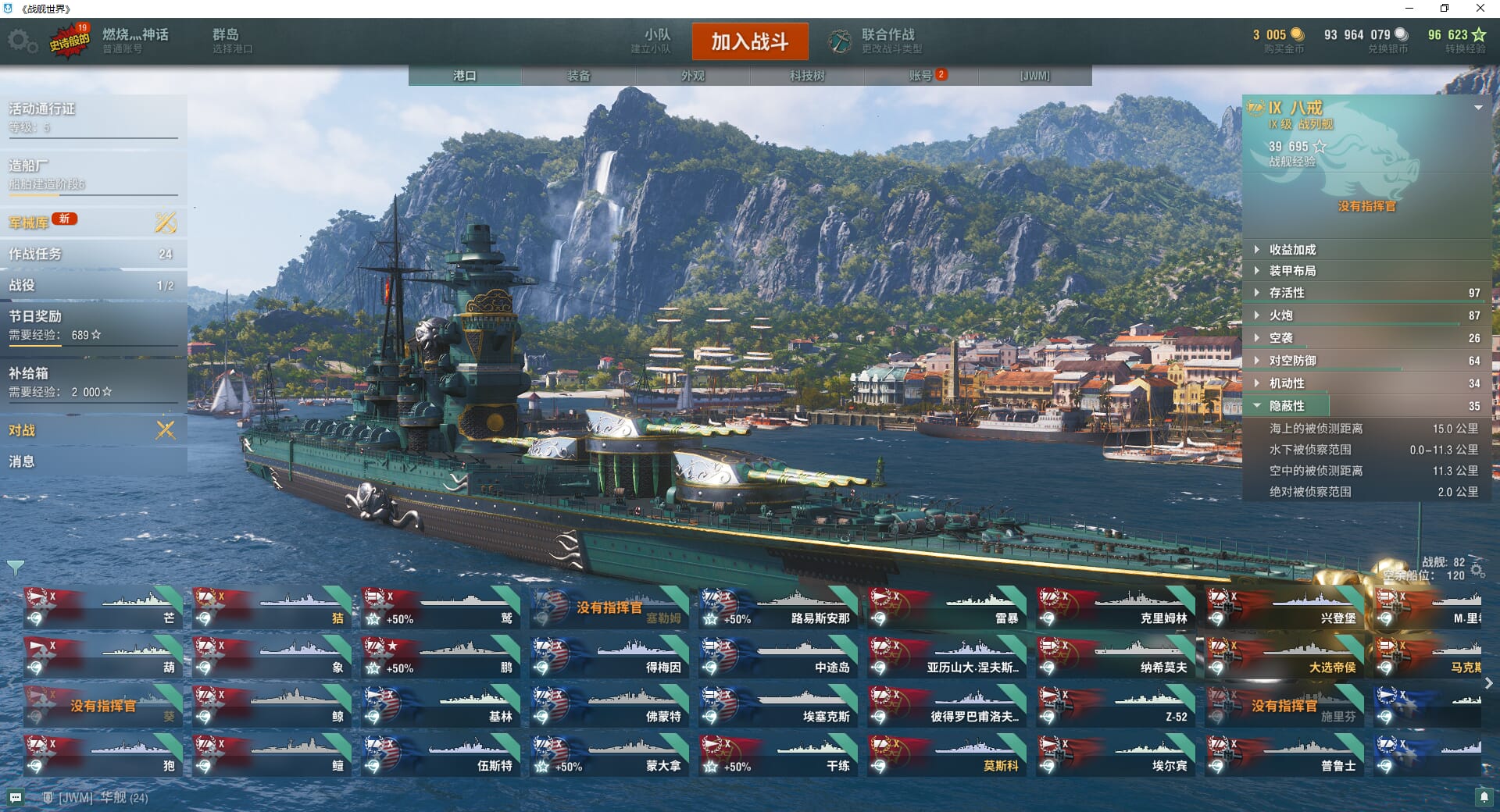Open the 账号 tab
The image size is (1500, 812).
pyautogui.click(x=920, y=76)
